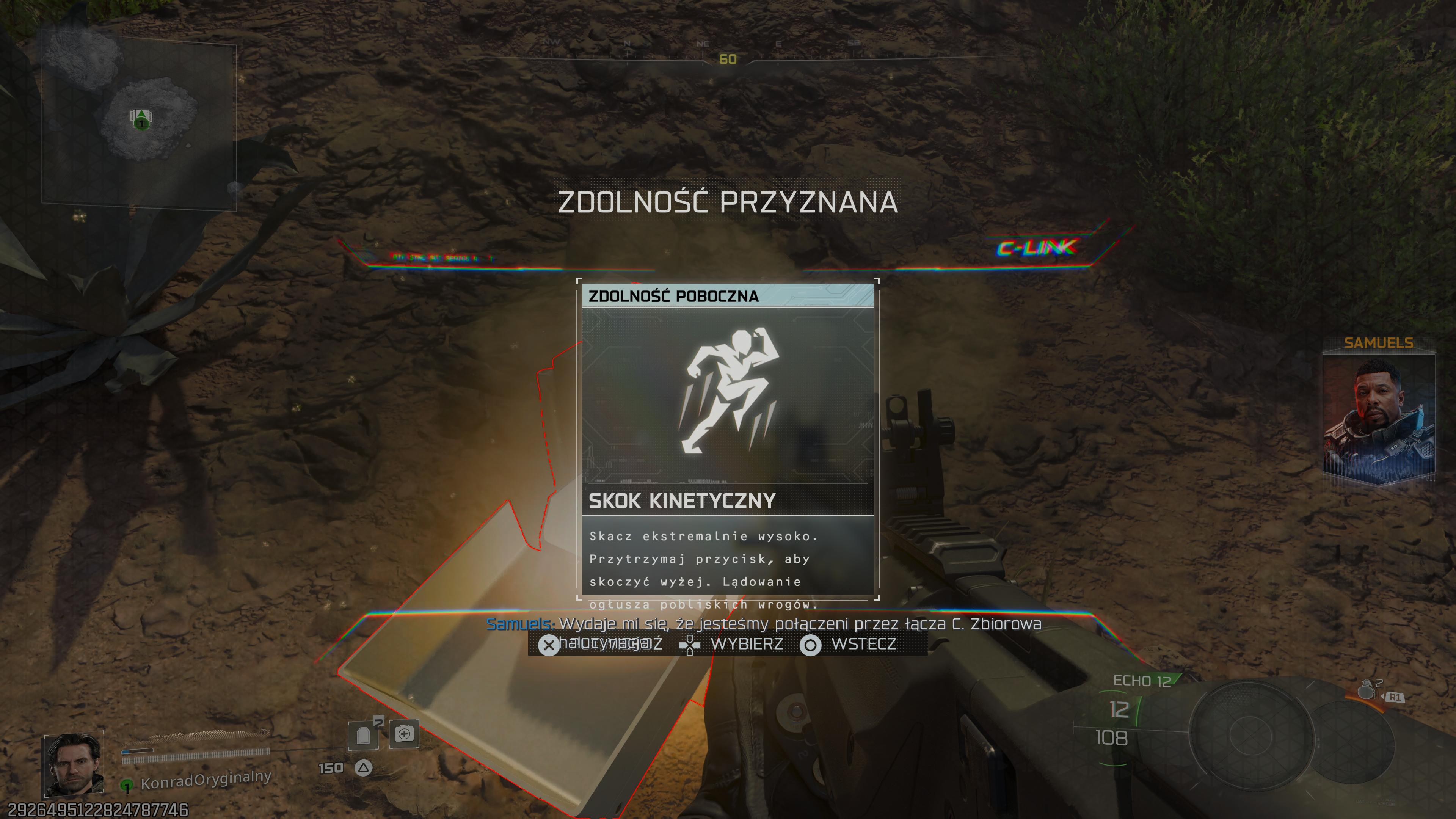Click the Samuels squadmate portrait
Image resolution: width=1456 pixels, height=819 pixels.
click(1379, 418)
